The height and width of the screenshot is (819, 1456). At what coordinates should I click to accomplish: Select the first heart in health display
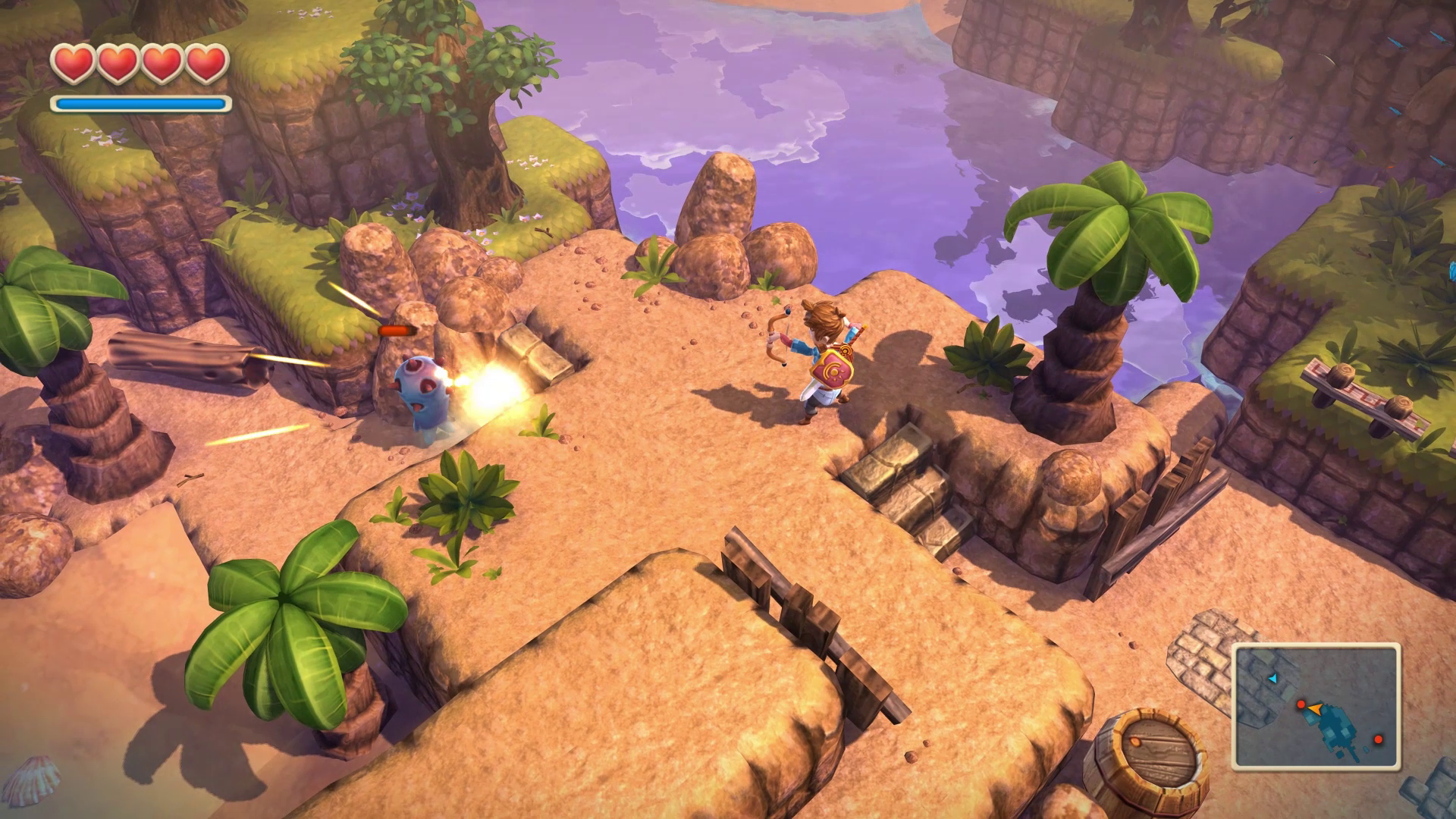(x=75, y=64)
